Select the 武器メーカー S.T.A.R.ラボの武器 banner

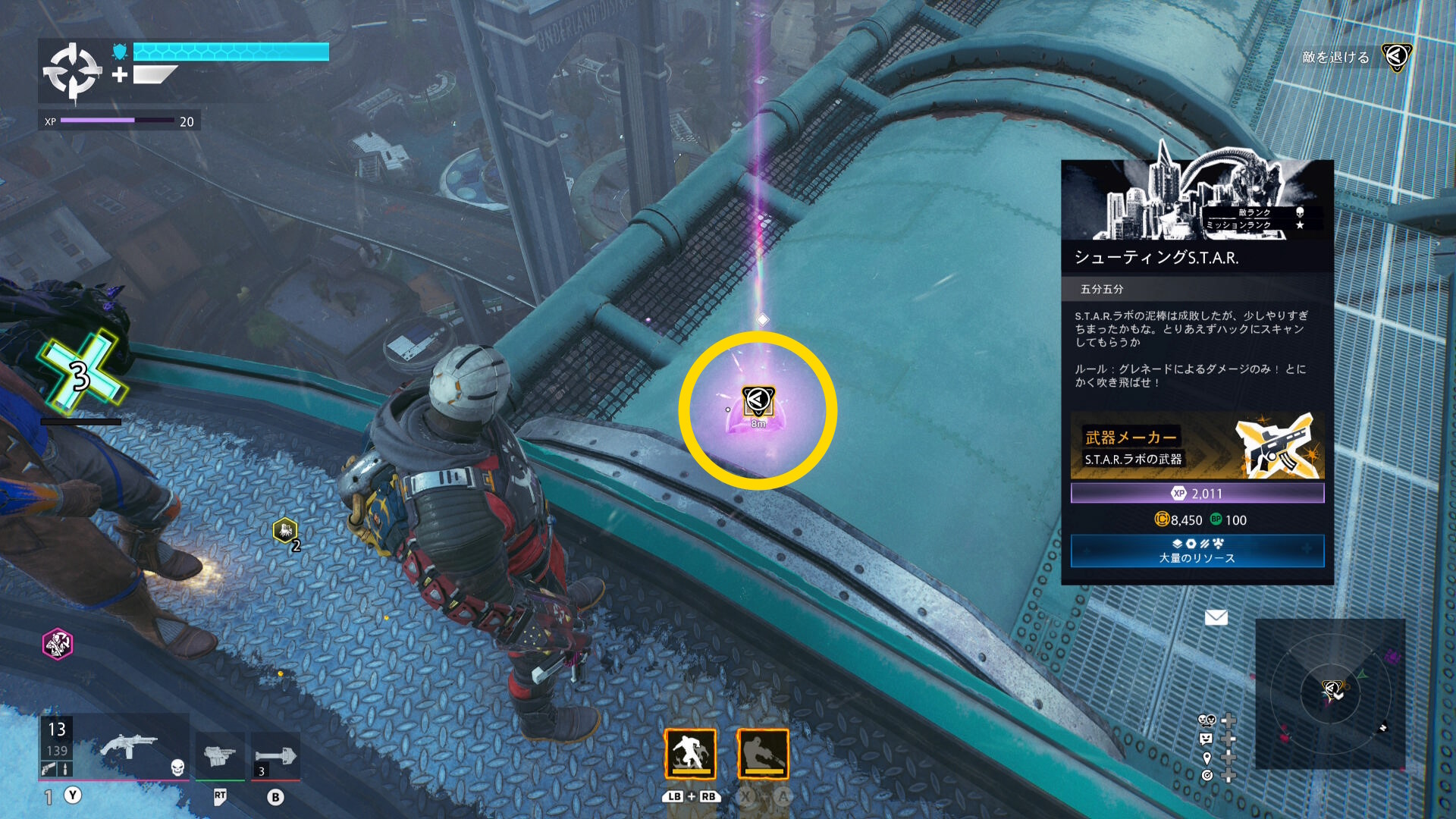tap(1197, 447)
